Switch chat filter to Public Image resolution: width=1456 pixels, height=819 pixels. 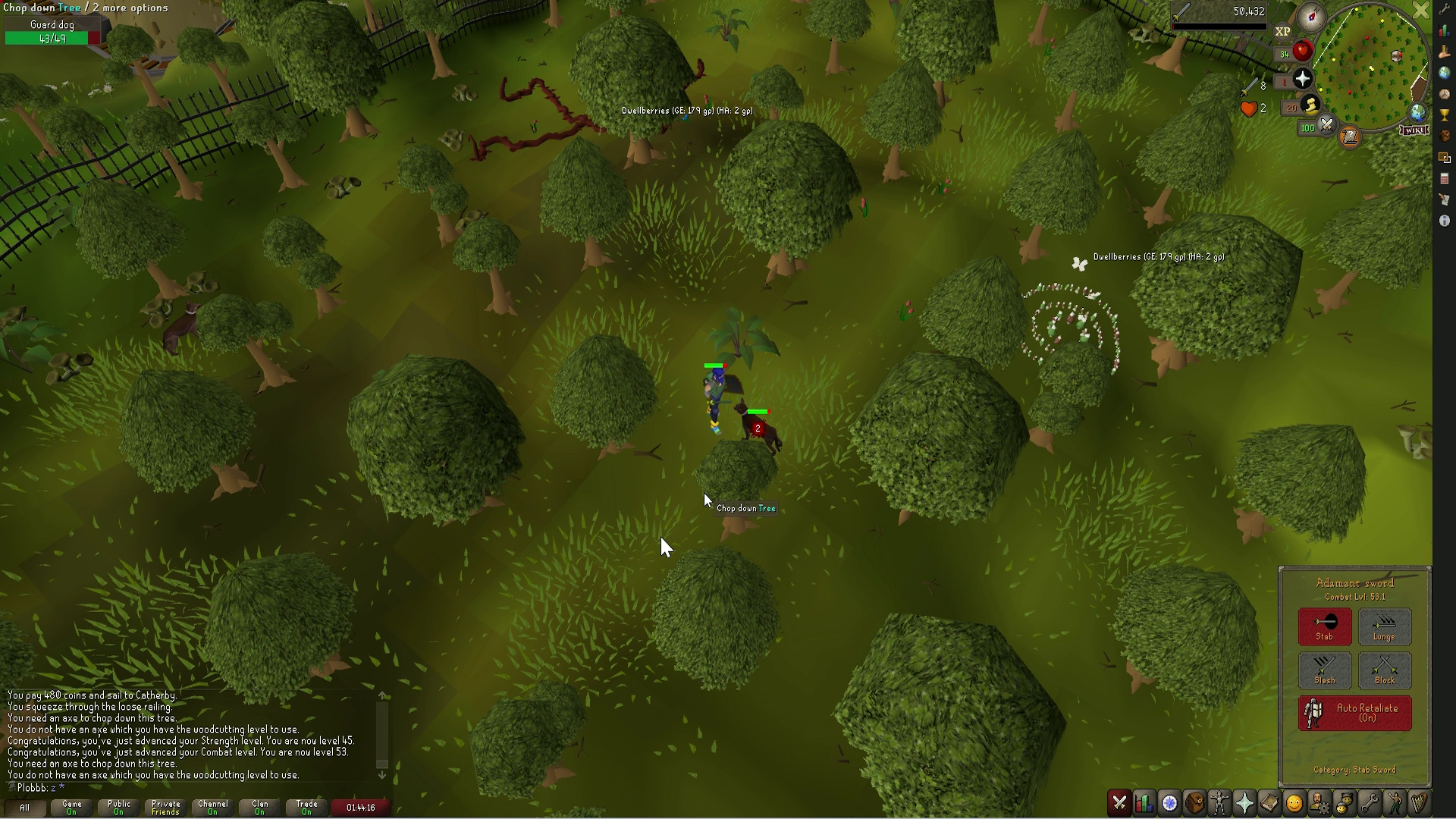[119, 807]
